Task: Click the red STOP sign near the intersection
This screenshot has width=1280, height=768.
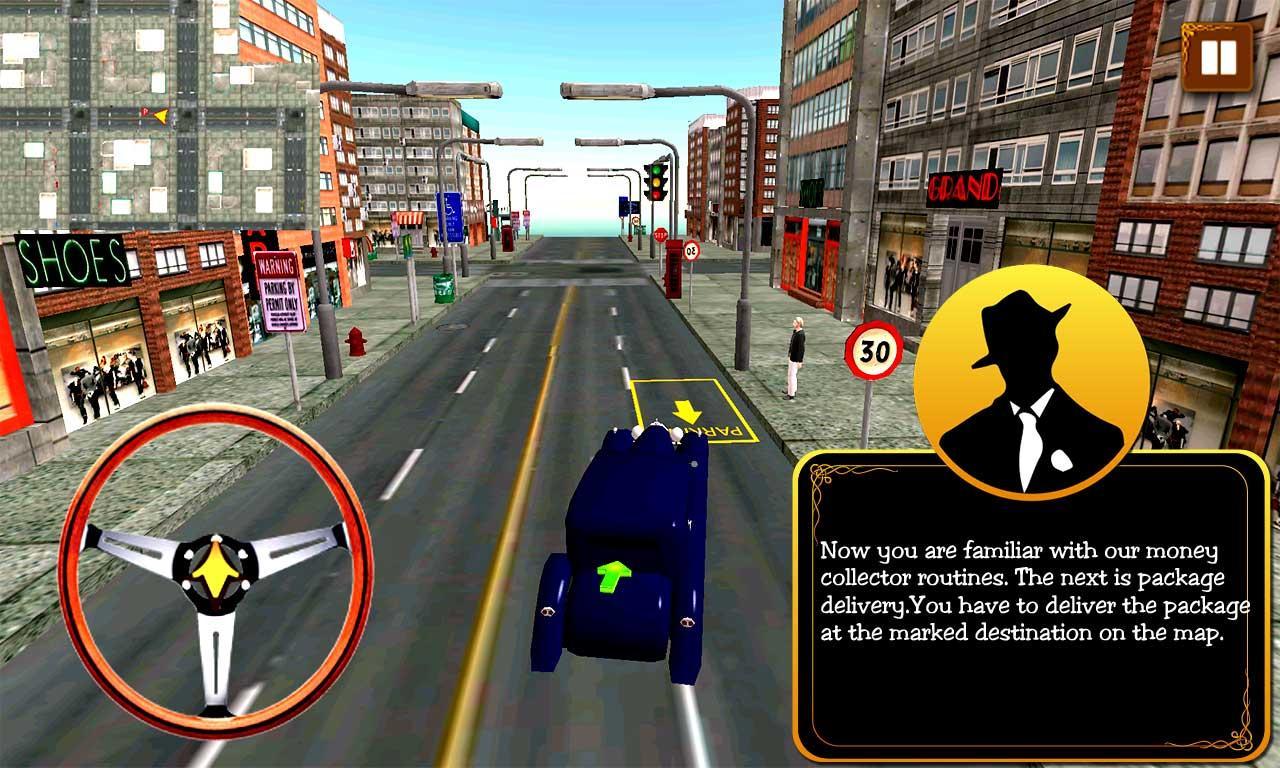Action: [x=660, y=234]
